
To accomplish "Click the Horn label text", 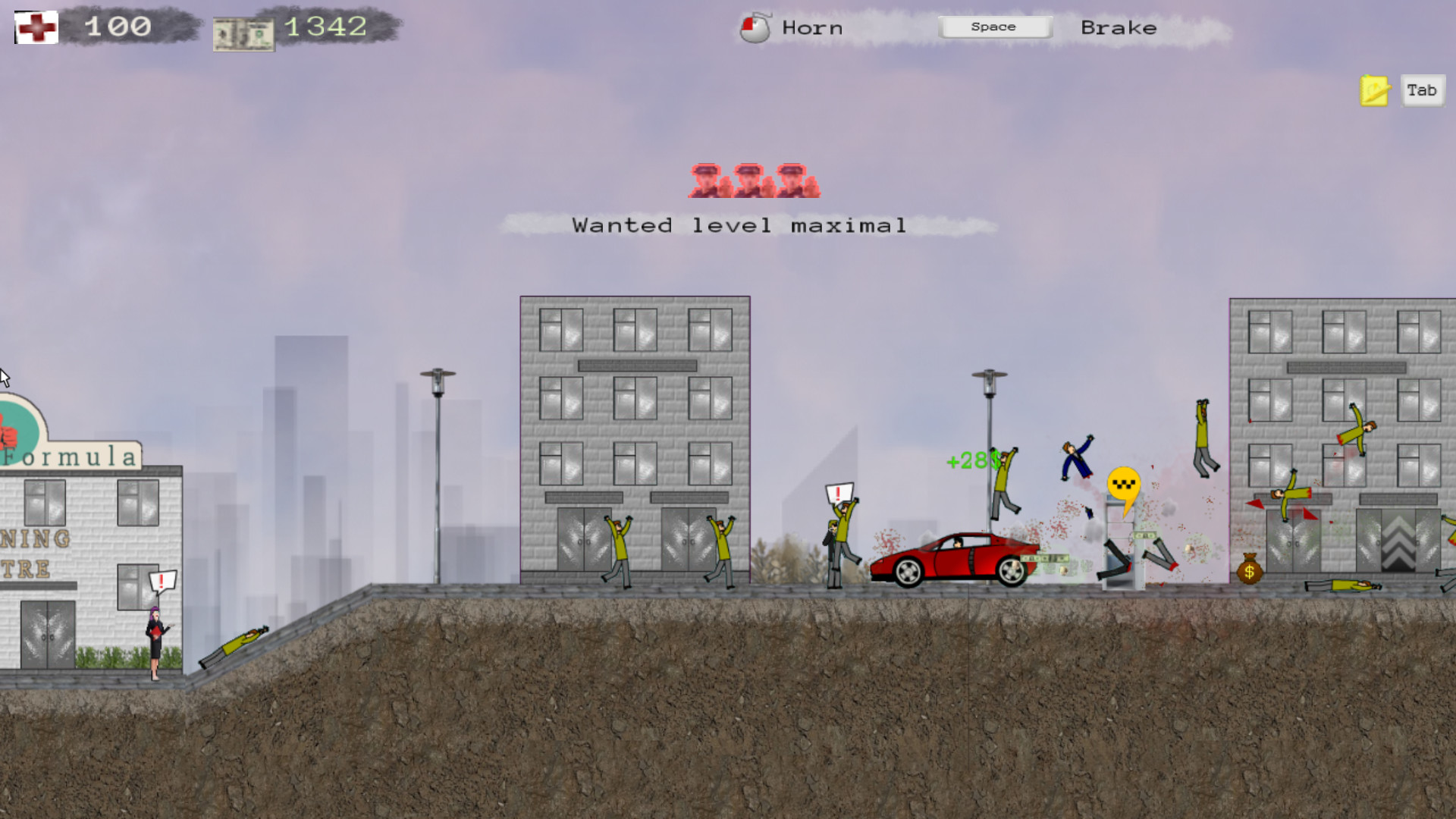I will [x=811, y=27].
